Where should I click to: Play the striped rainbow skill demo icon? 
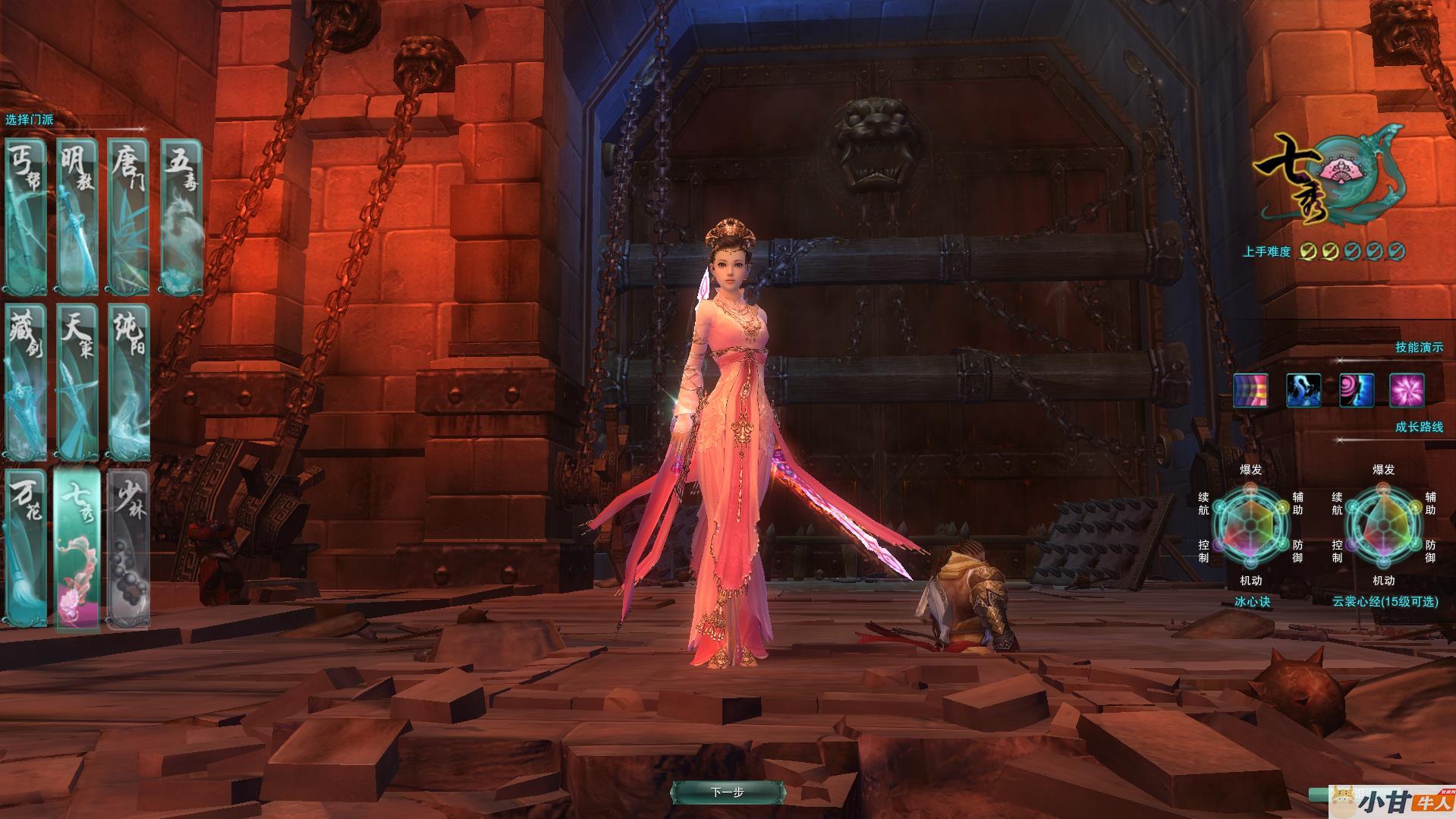tap(1250, 391)
